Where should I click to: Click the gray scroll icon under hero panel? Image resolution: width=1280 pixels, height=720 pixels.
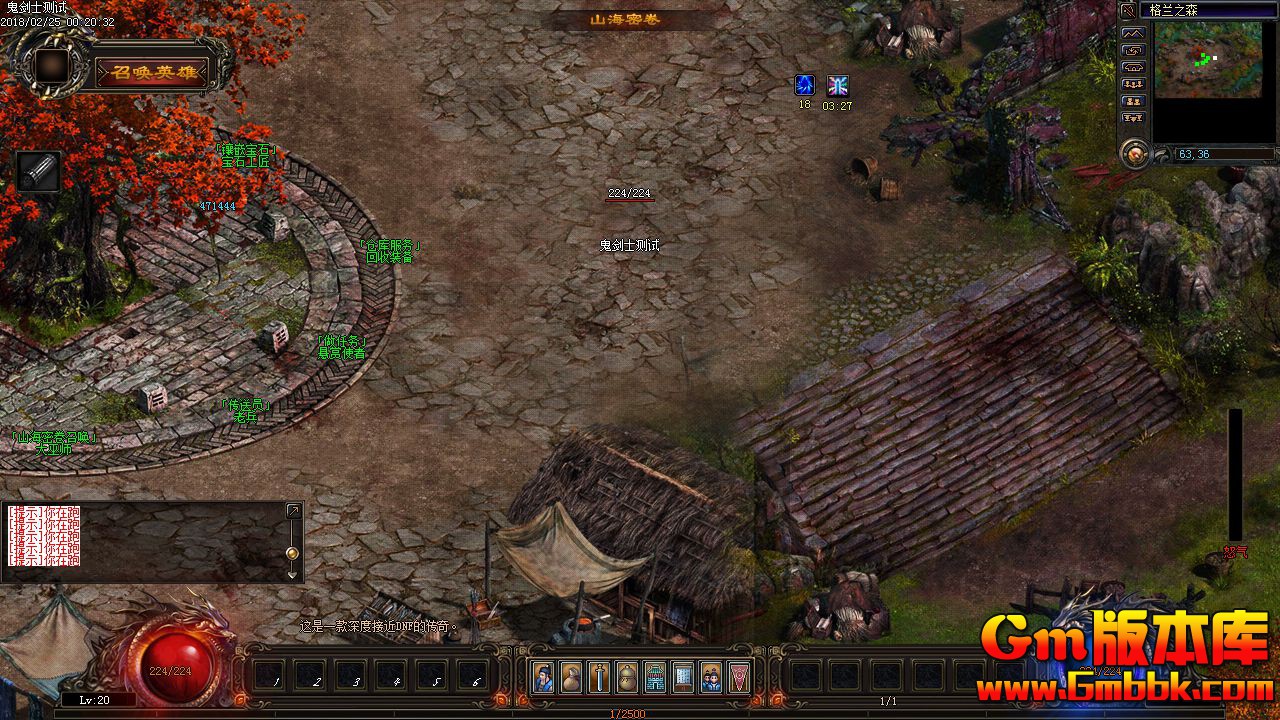coord(39,172)
